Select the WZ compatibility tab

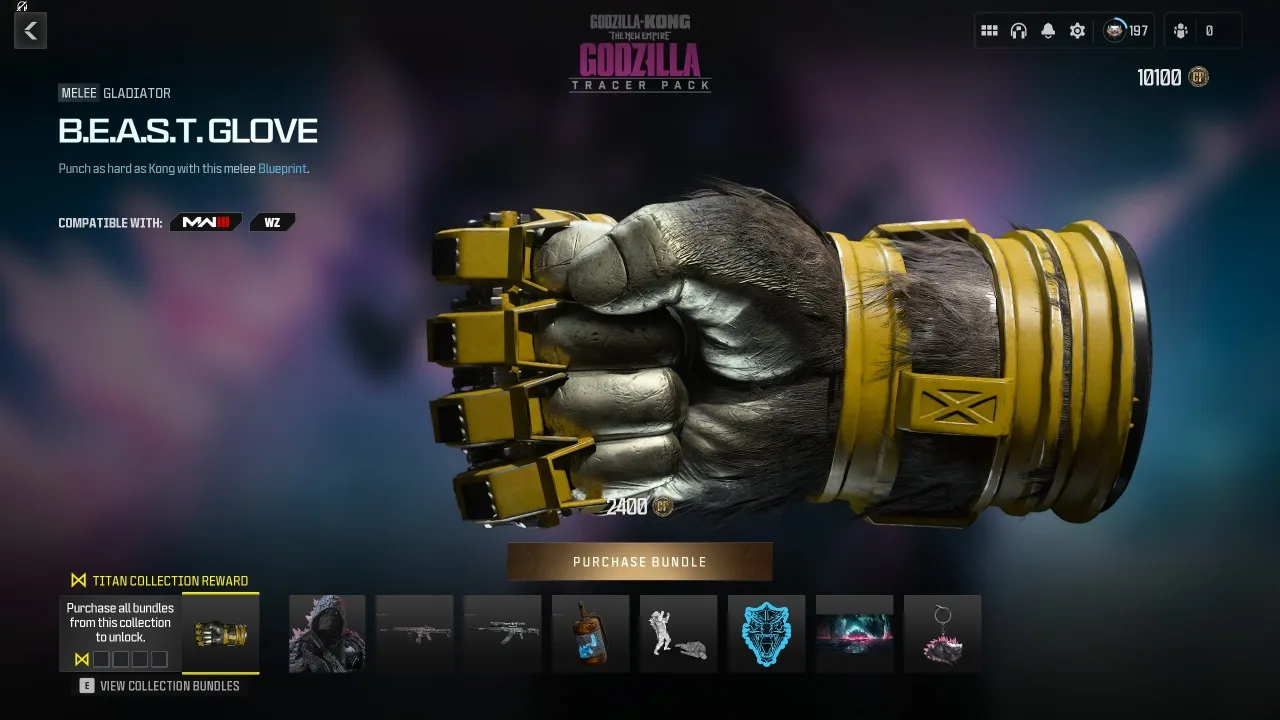pos(271,222)
